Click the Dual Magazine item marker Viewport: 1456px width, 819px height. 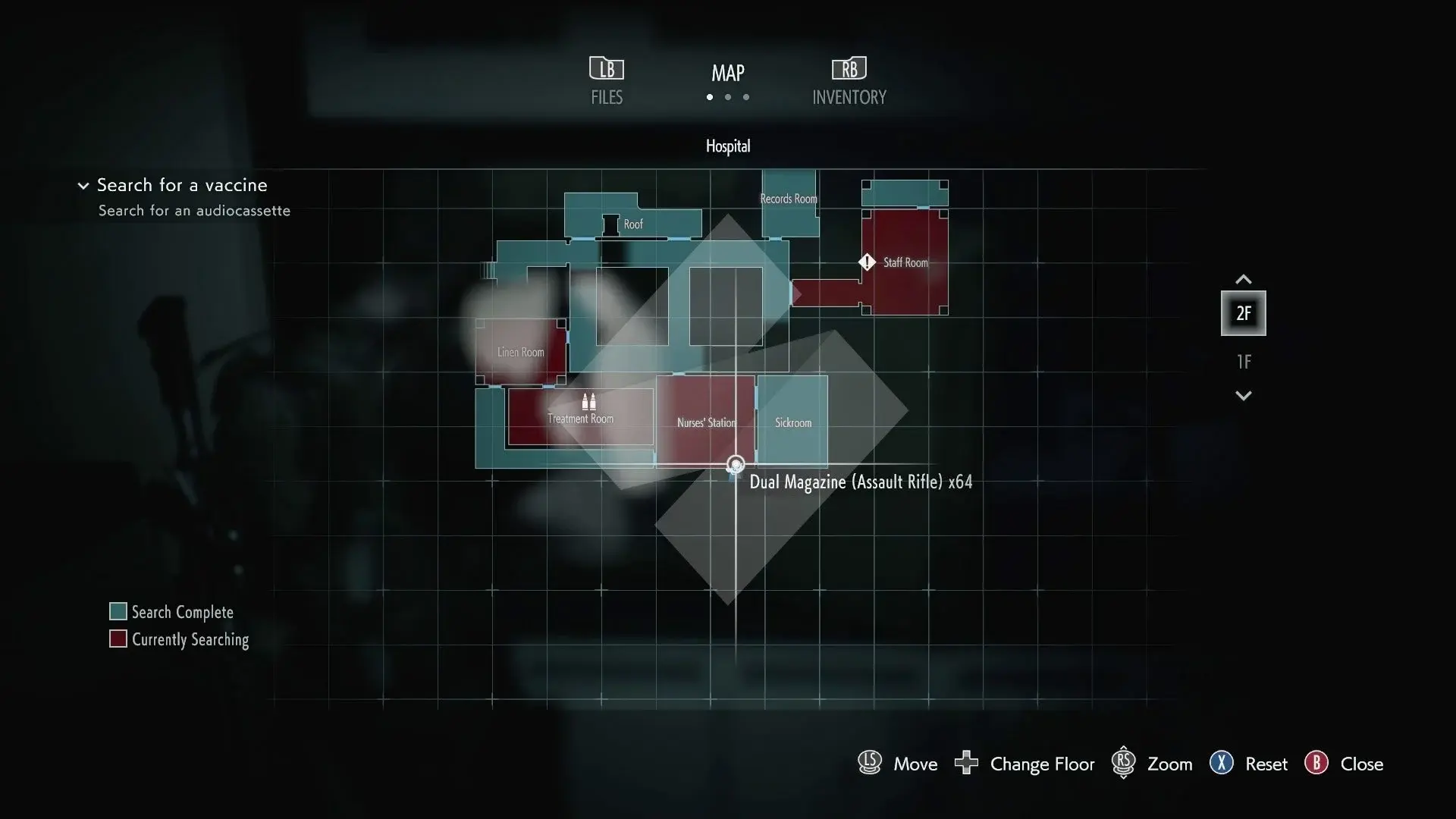(736, 465)
